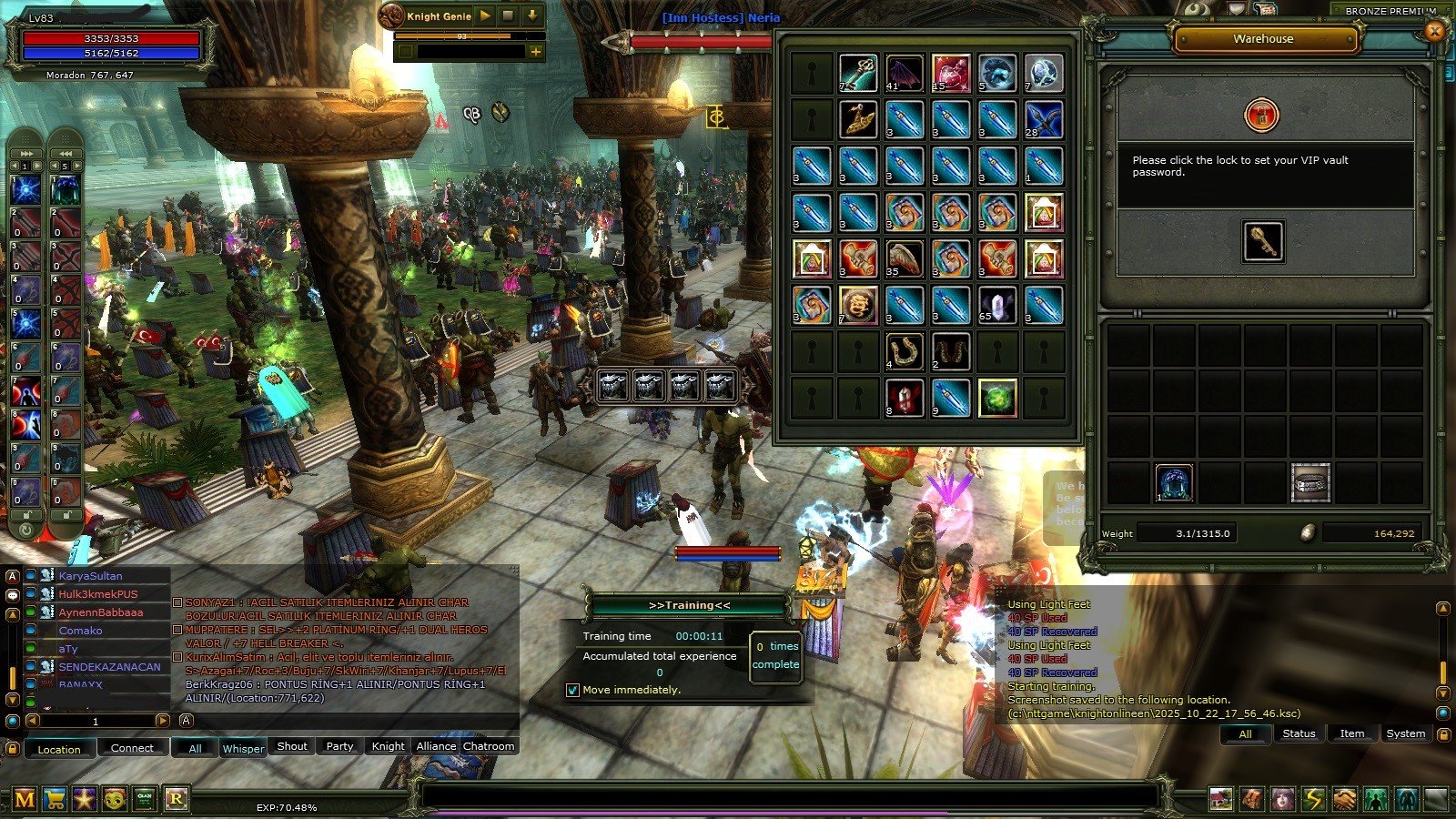Open the handshake trade icon
Screen dimensions: 1456x819
(x=1344, y=799)
